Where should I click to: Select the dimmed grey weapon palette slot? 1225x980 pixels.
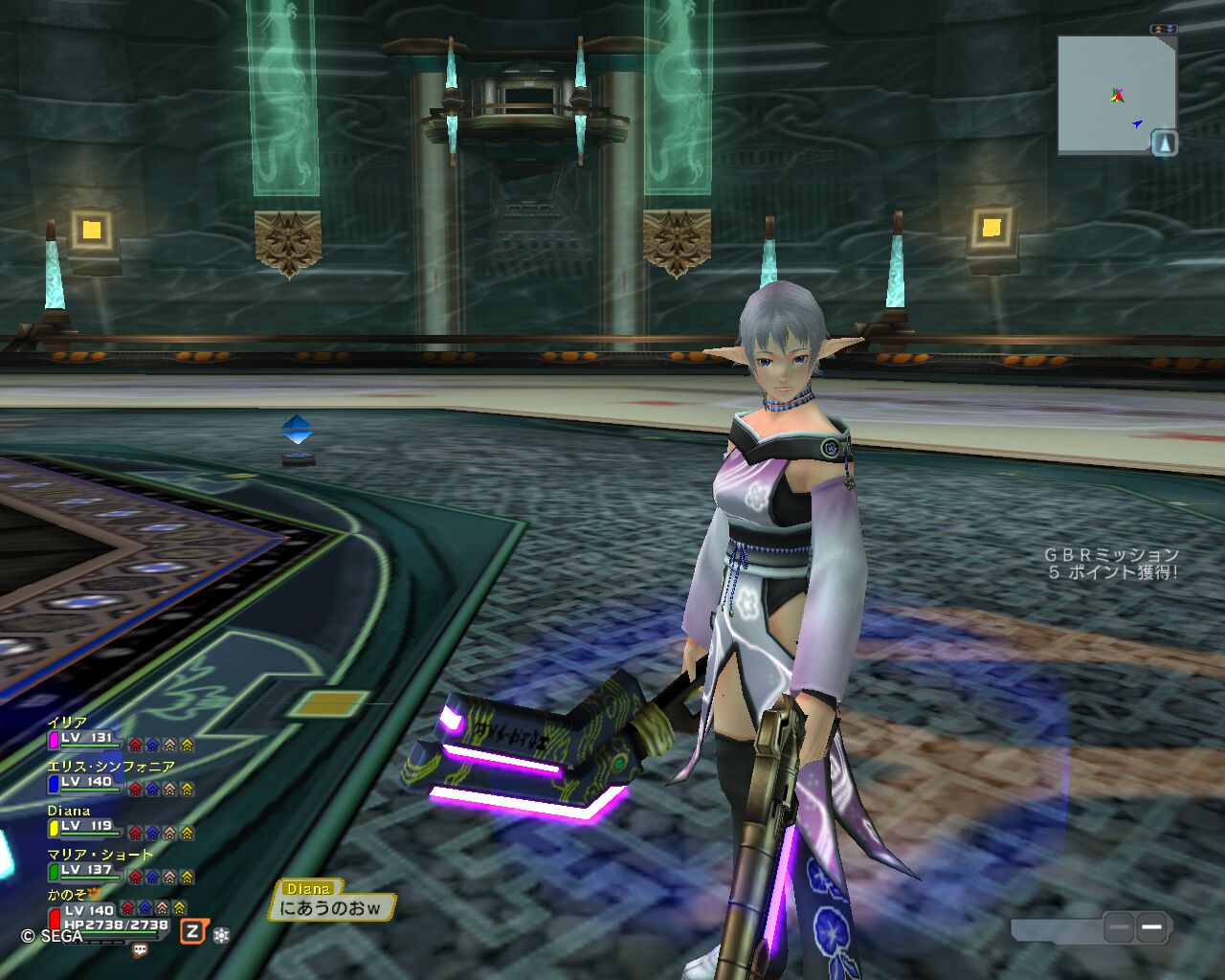(x=1118, y=926)
